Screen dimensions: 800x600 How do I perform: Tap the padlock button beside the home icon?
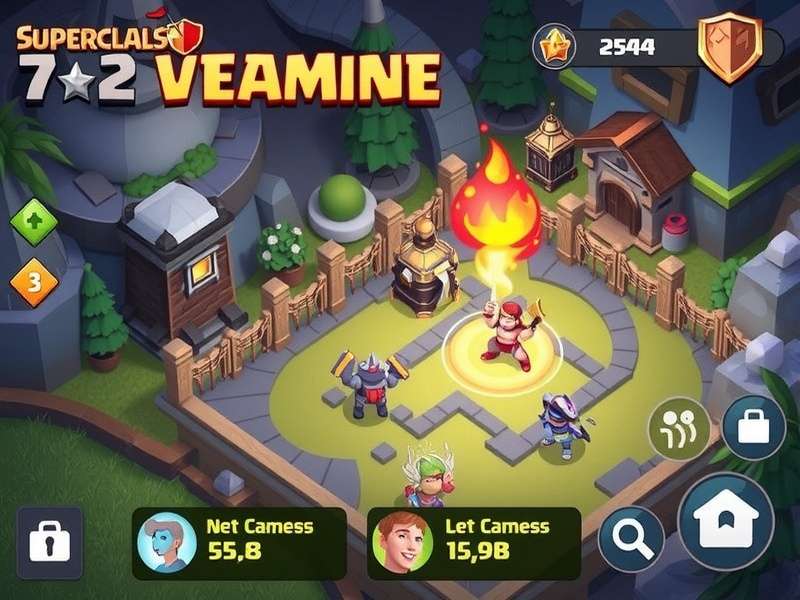click(x=753, y=427)
